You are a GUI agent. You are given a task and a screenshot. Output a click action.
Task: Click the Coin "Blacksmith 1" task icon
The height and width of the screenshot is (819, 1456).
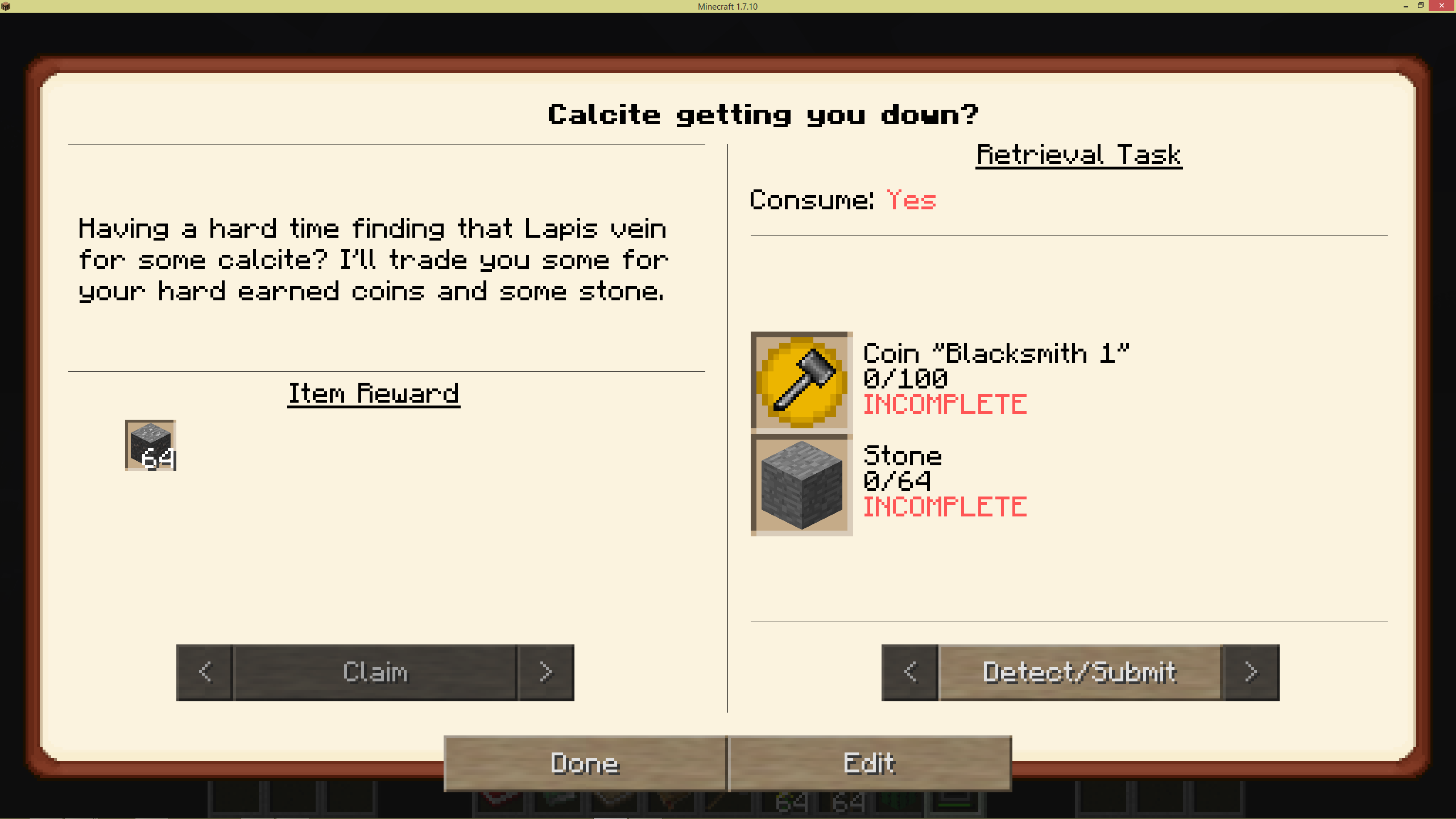pyautogui.click(x=801, y=381)
